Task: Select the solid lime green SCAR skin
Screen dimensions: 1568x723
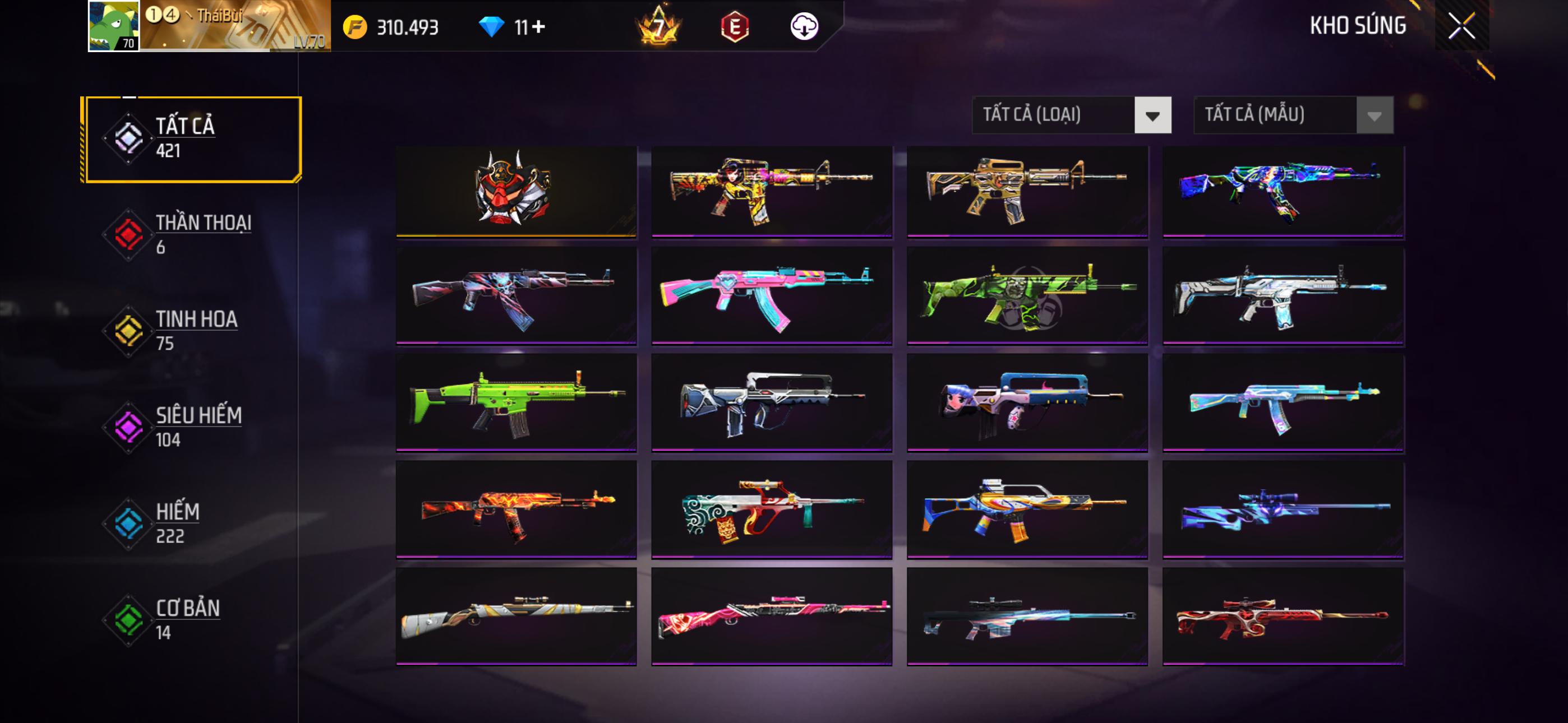Action: (x=515, y=403)
